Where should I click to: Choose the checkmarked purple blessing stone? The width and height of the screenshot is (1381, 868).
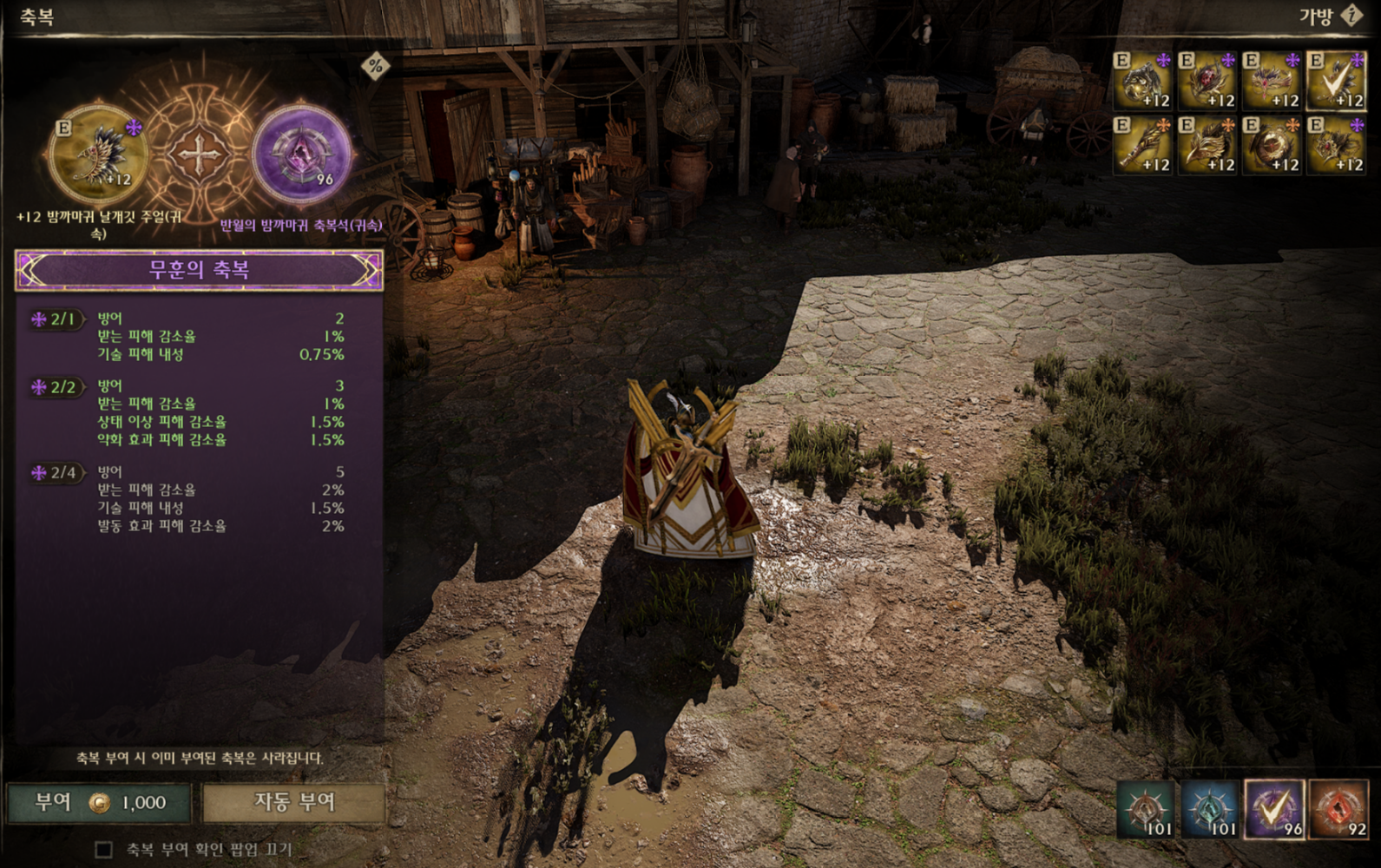[x=1274, y=809]
